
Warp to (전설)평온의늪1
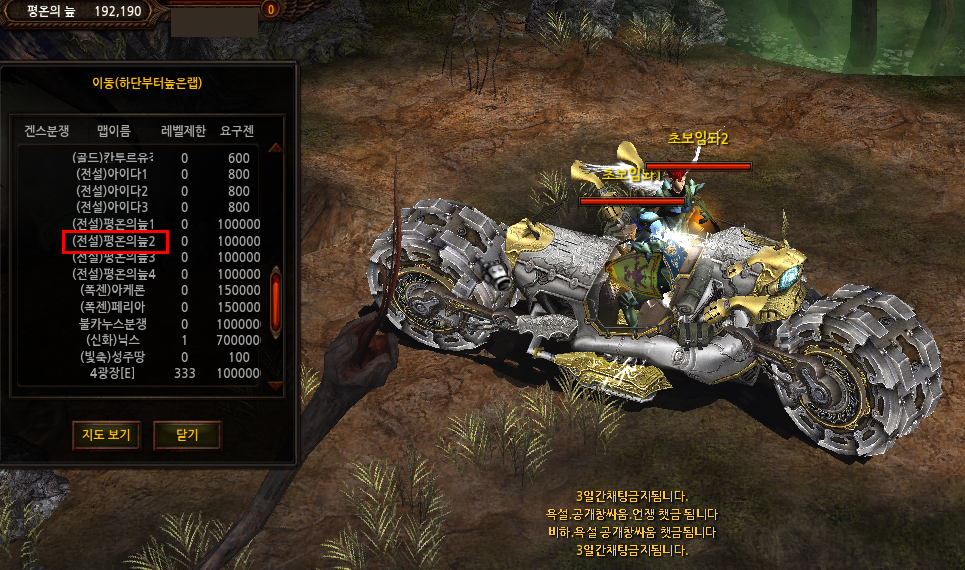(114, 224)
